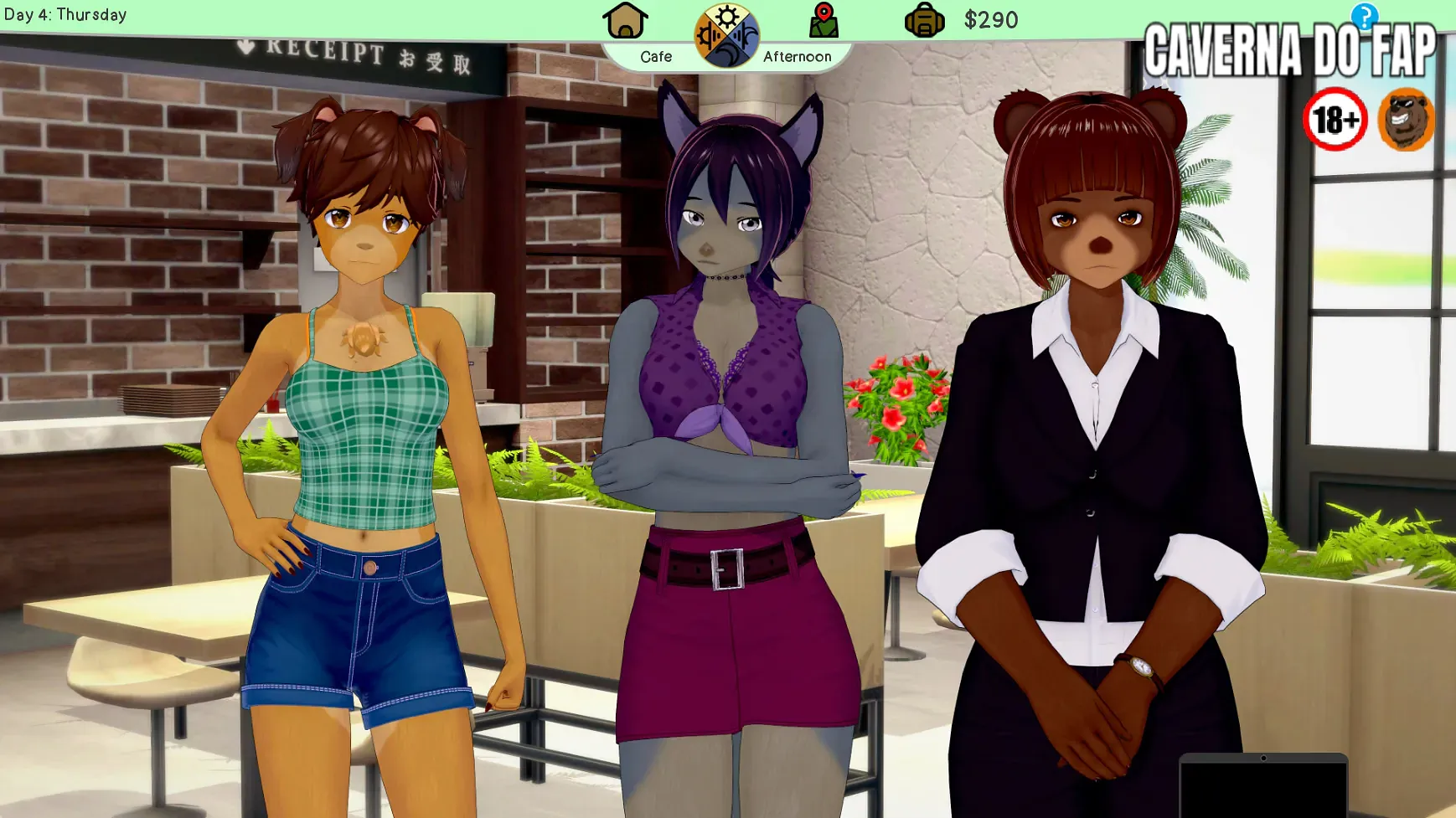Open the backpack inventory
This screenshot has width=1456, height=818.
[924, 20]
